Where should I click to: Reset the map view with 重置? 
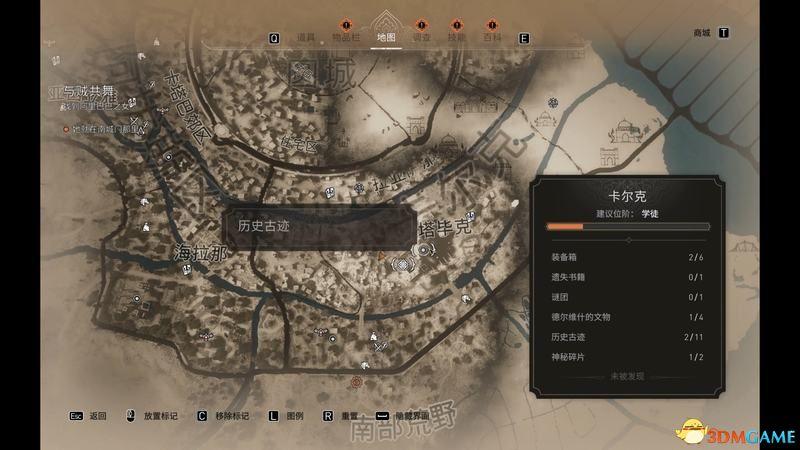coord(349,415)
